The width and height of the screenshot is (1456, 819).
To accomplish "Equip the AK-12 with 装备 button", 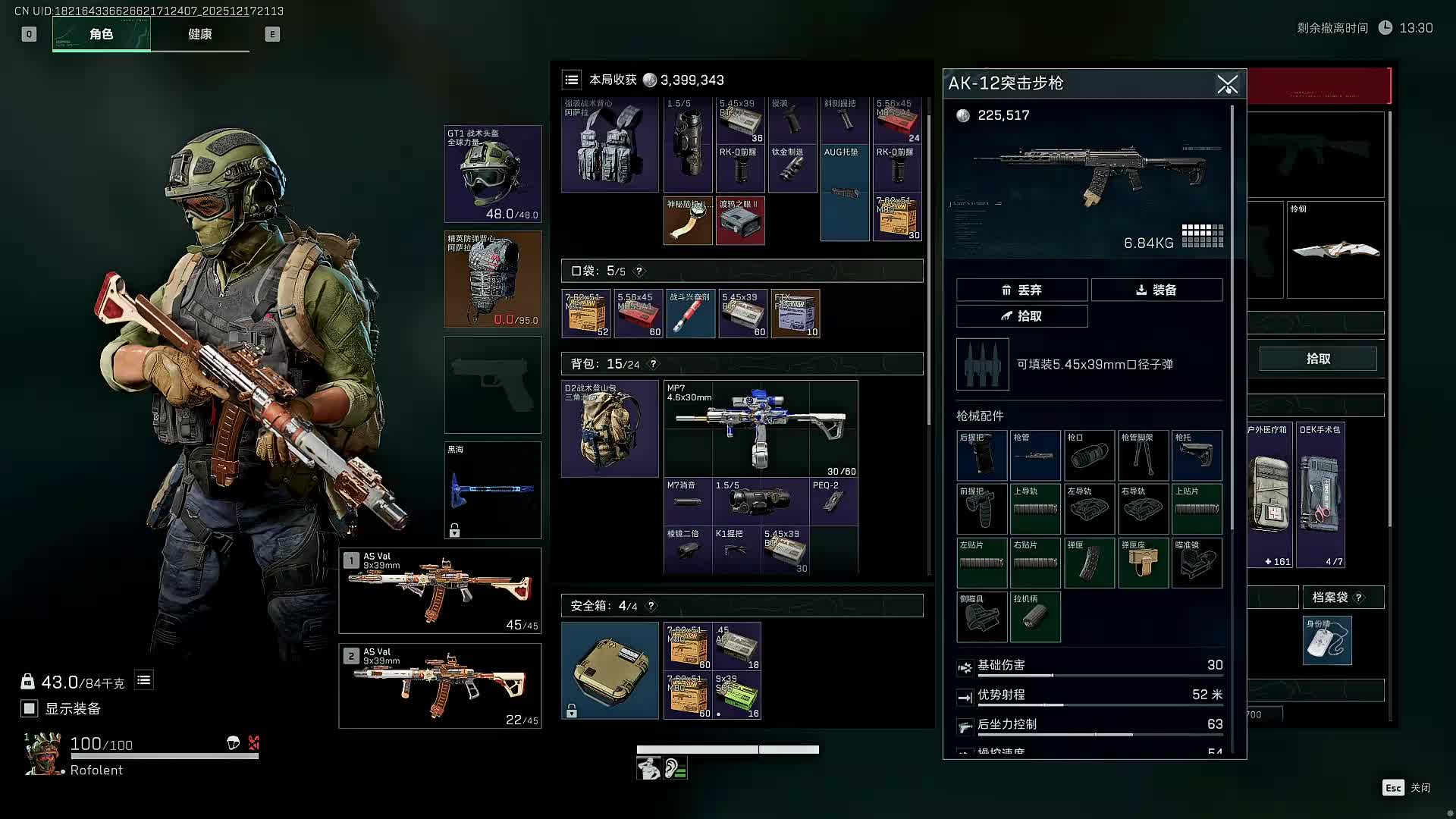I will click(x=1156, y=290).
